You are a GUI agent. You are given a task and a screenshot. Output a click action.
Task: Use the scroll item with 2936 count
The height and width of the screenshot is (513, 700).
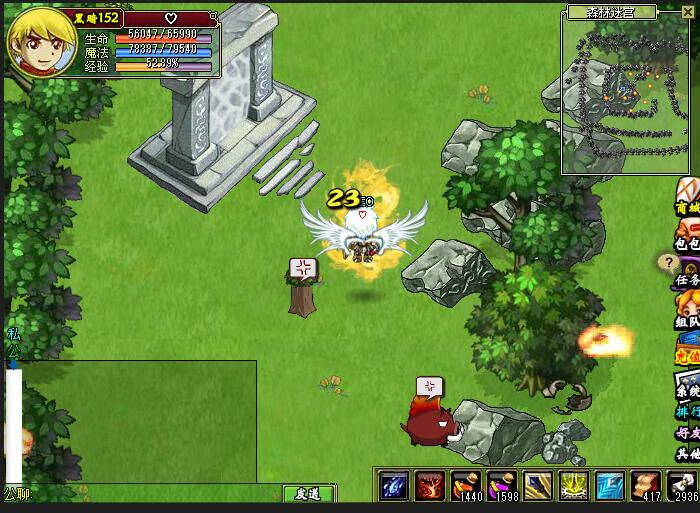[682, 485]
